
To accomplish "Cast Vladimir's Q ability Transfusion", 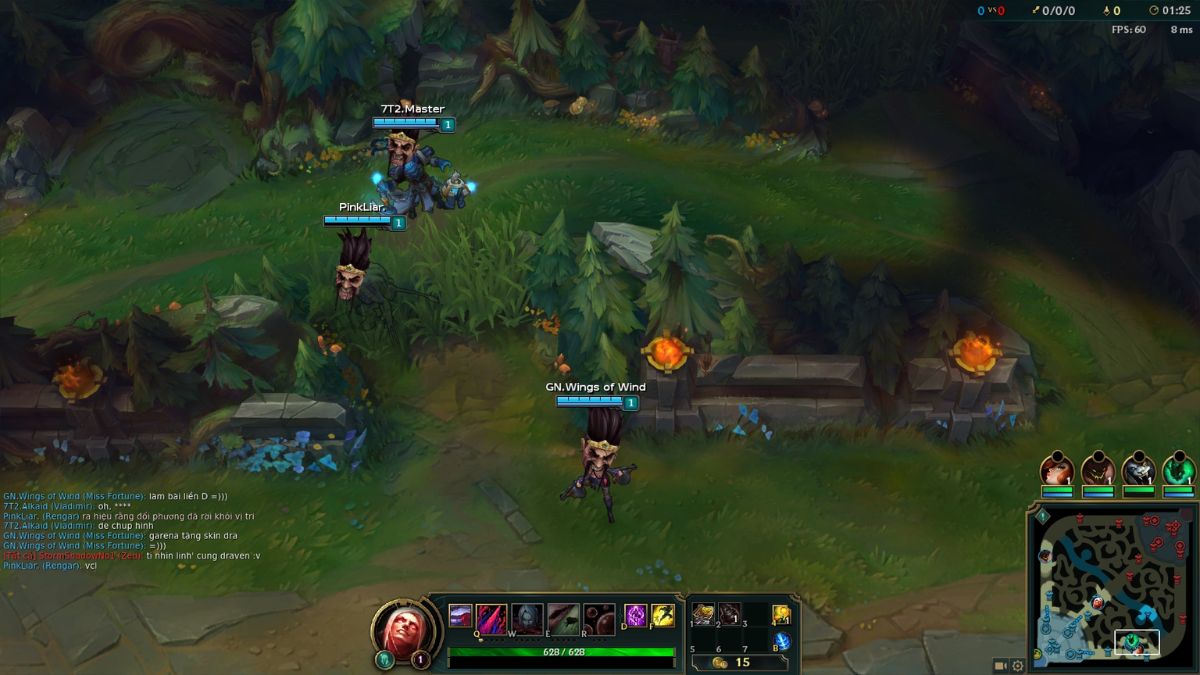I will point(491,617).
